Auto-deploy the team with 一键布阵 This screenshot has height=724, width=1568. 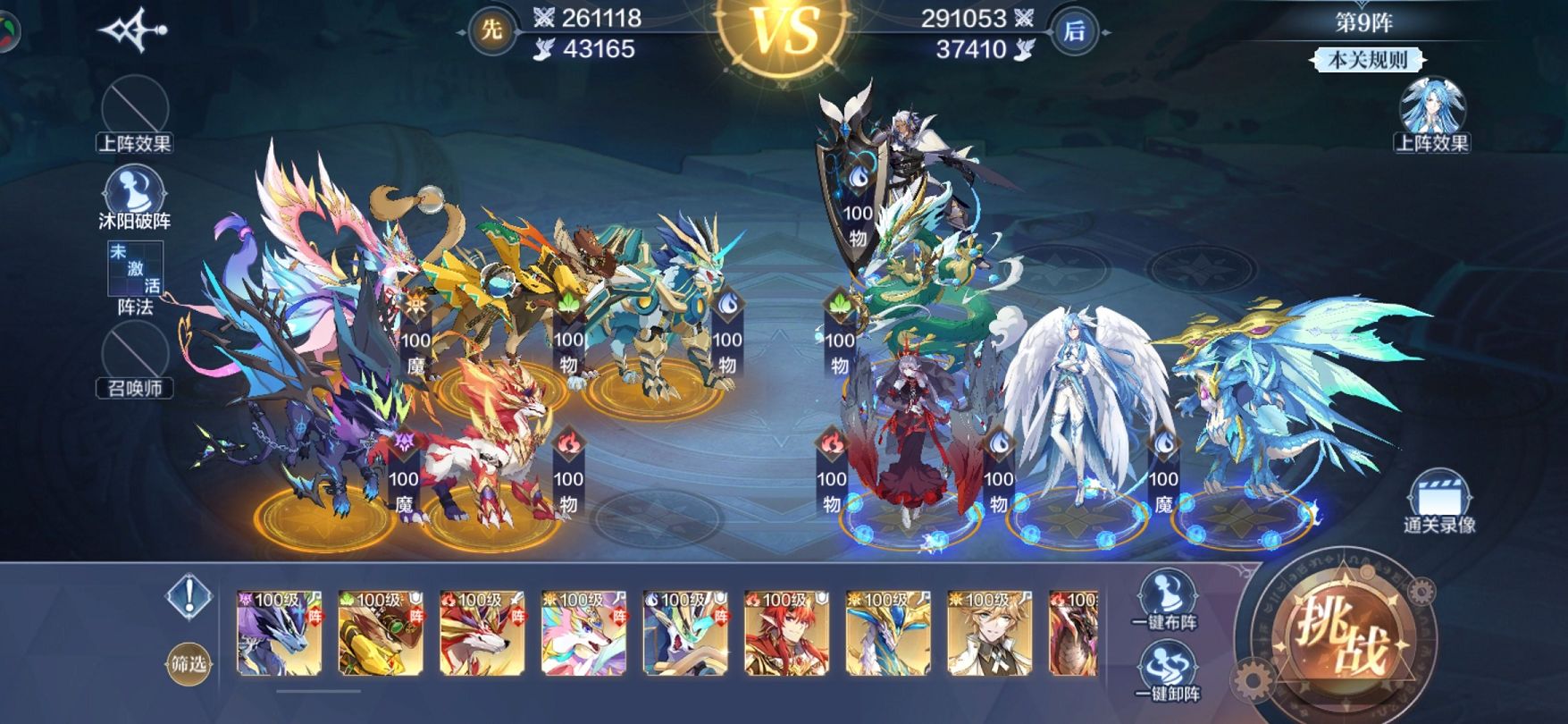[1165, 597]
